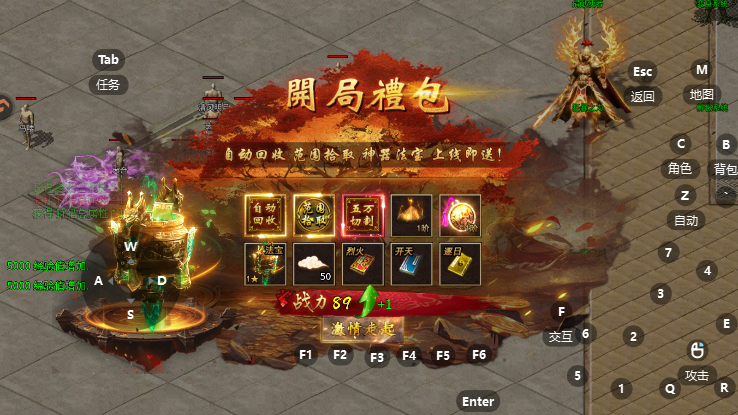Tap the 攻击 attack button
The height and width of the screenshot is (415, 738).
click(x=696, y=375)
